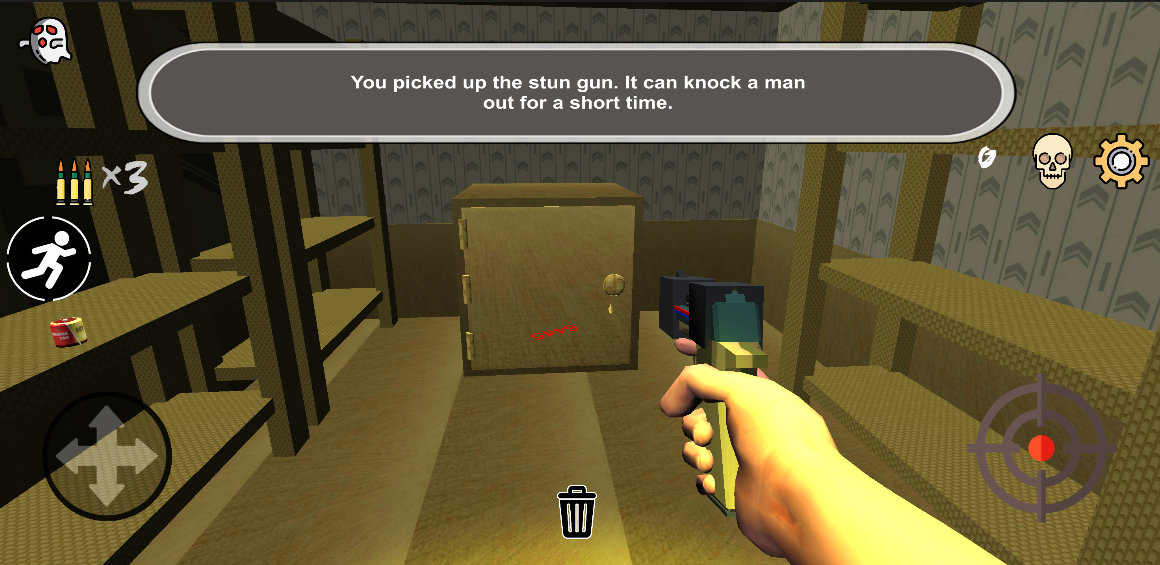Drop the item with the trash can
Screen dimensions: 1160x565
click(x=576, y=512)
